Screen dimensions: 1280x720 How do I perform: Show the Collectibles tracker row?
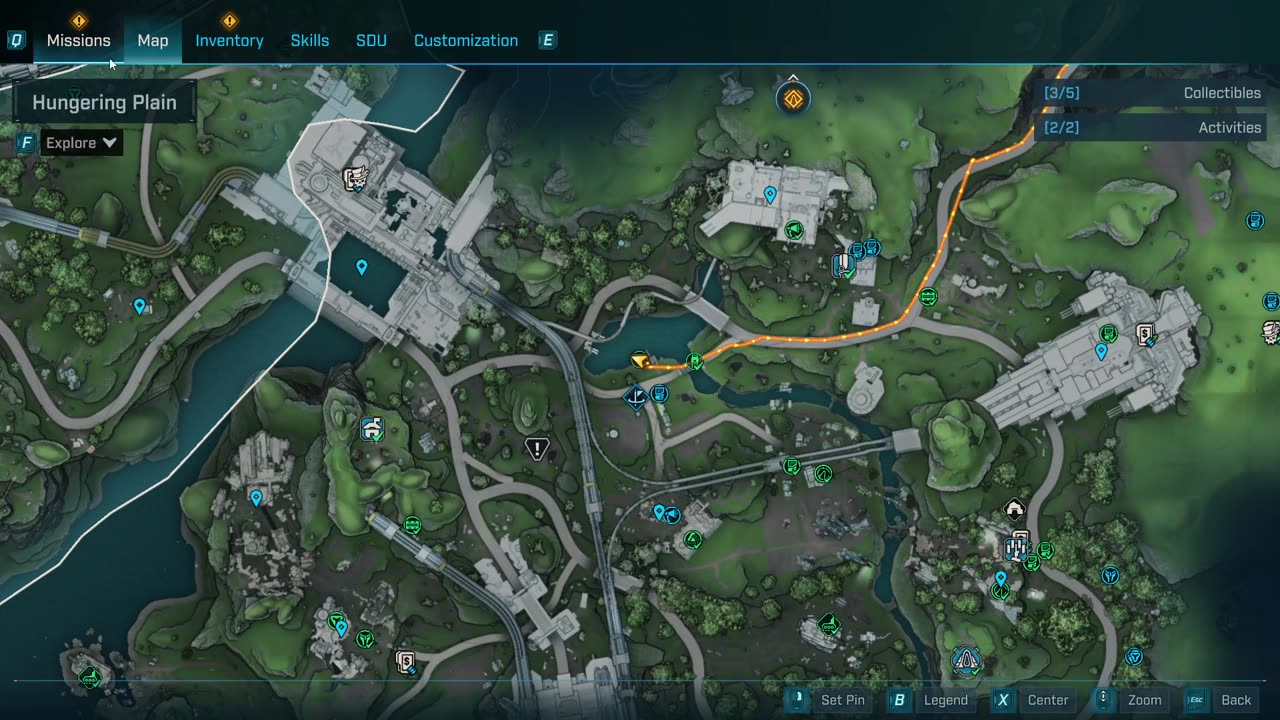[1152, 93]
